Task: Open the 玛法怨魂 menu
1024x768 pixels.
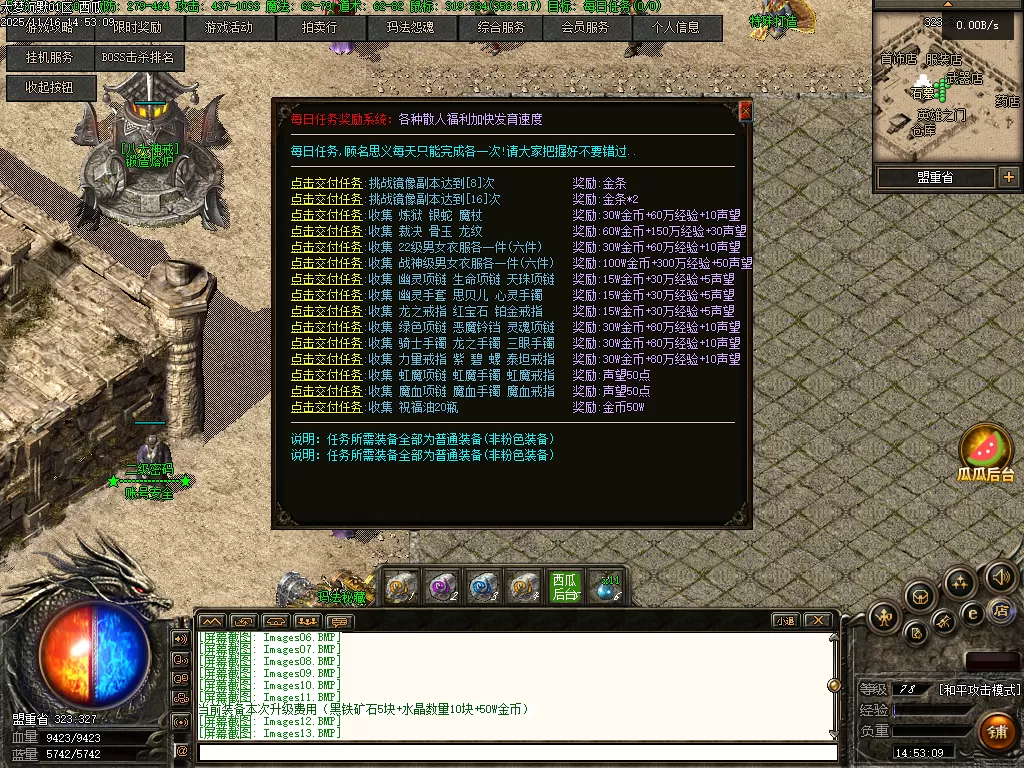Action: pos(410,28)
